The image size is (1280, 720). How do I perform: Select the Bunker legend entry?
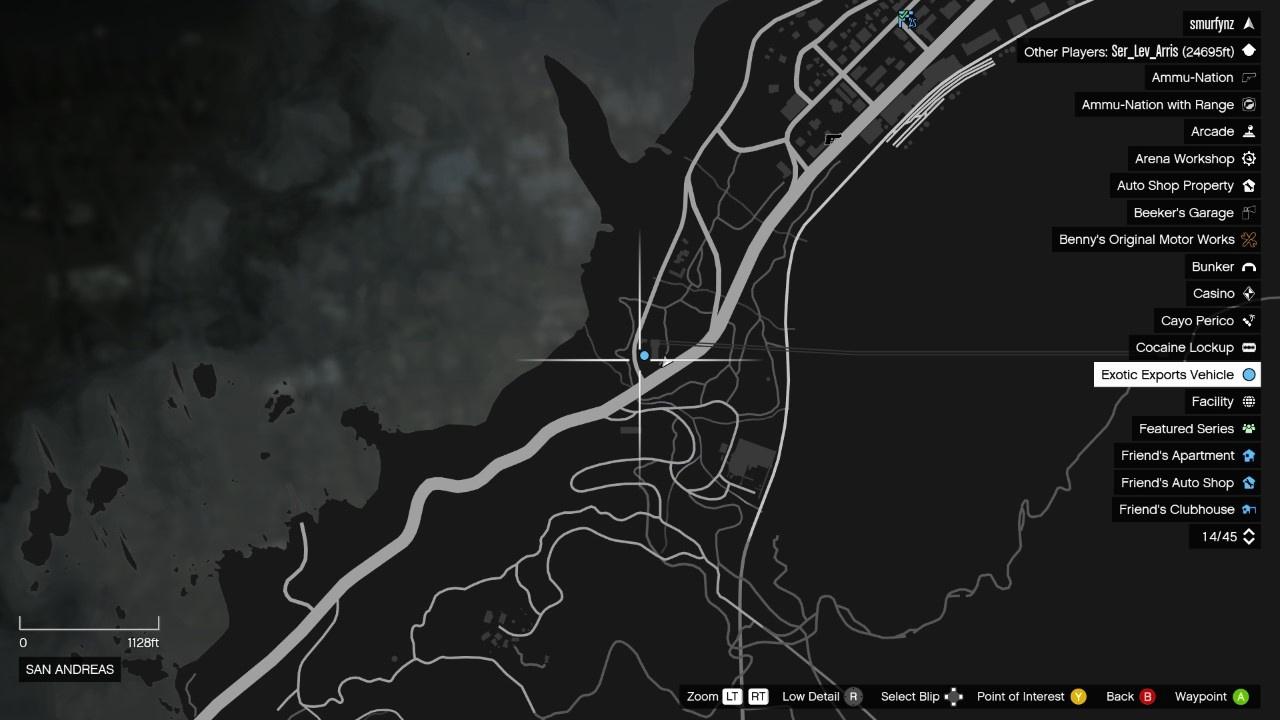[x=1221, y=267]
